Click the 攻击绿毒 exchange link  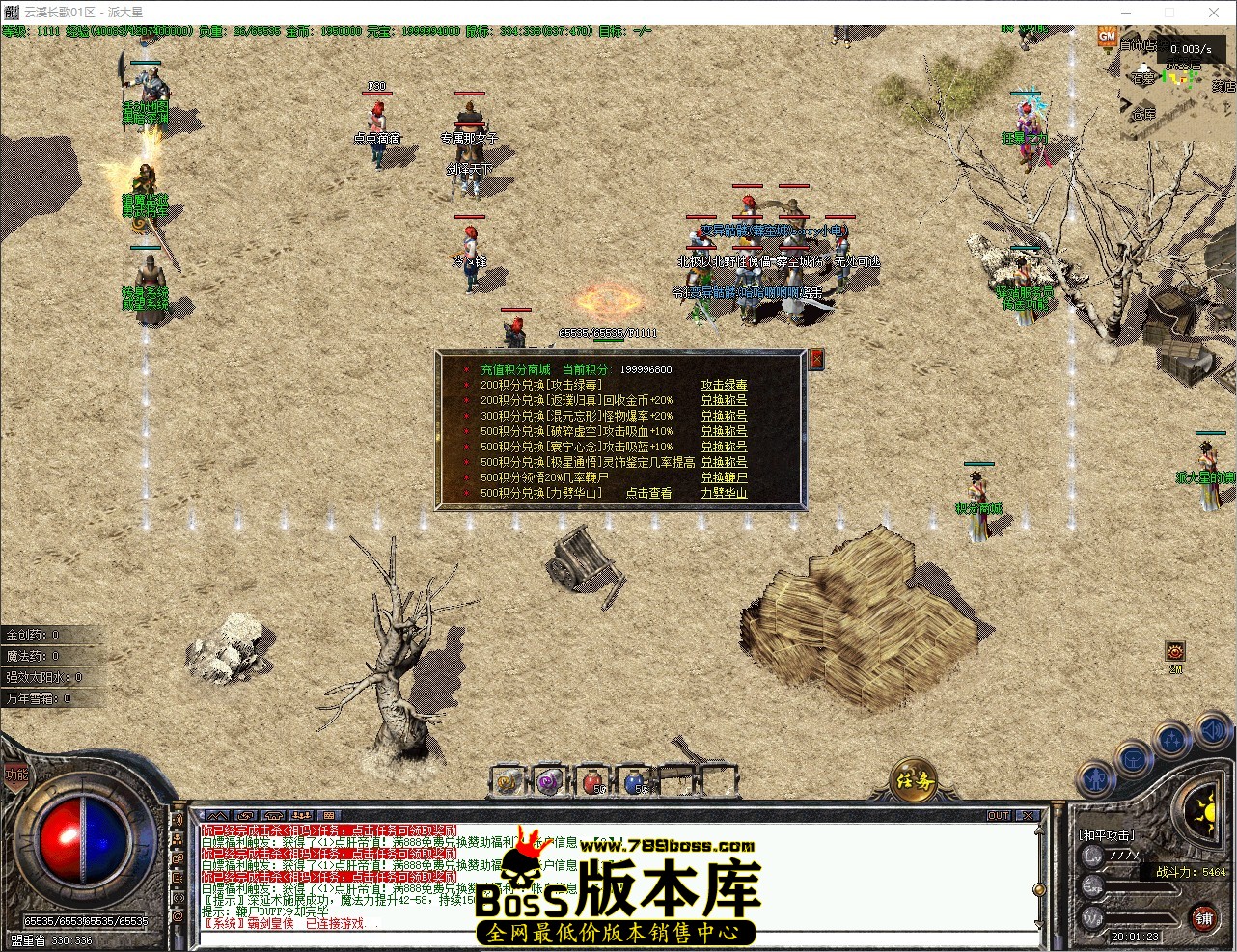[x=725, y=383]
